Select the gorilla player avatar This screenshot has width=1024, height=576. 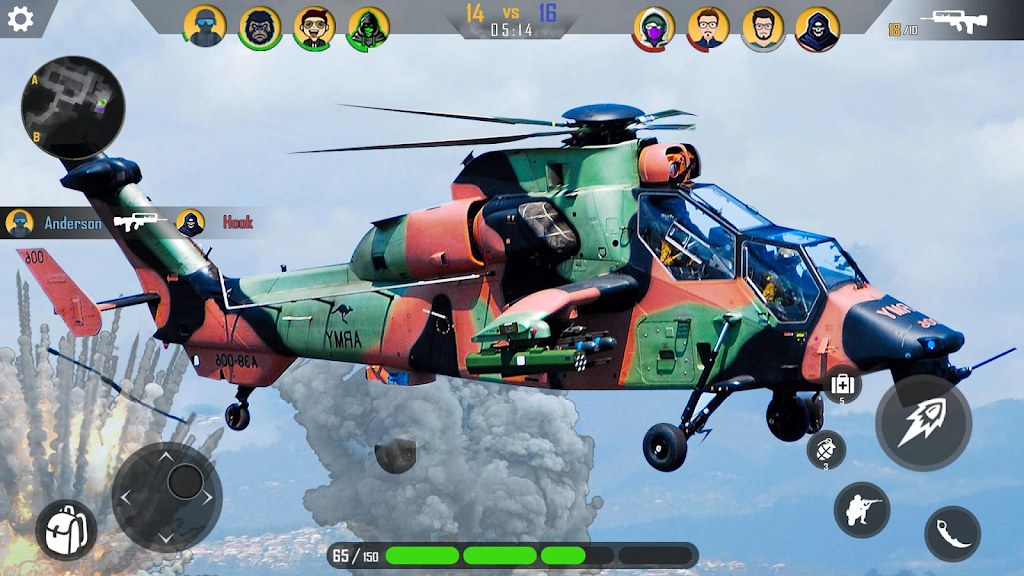point(260,27)
